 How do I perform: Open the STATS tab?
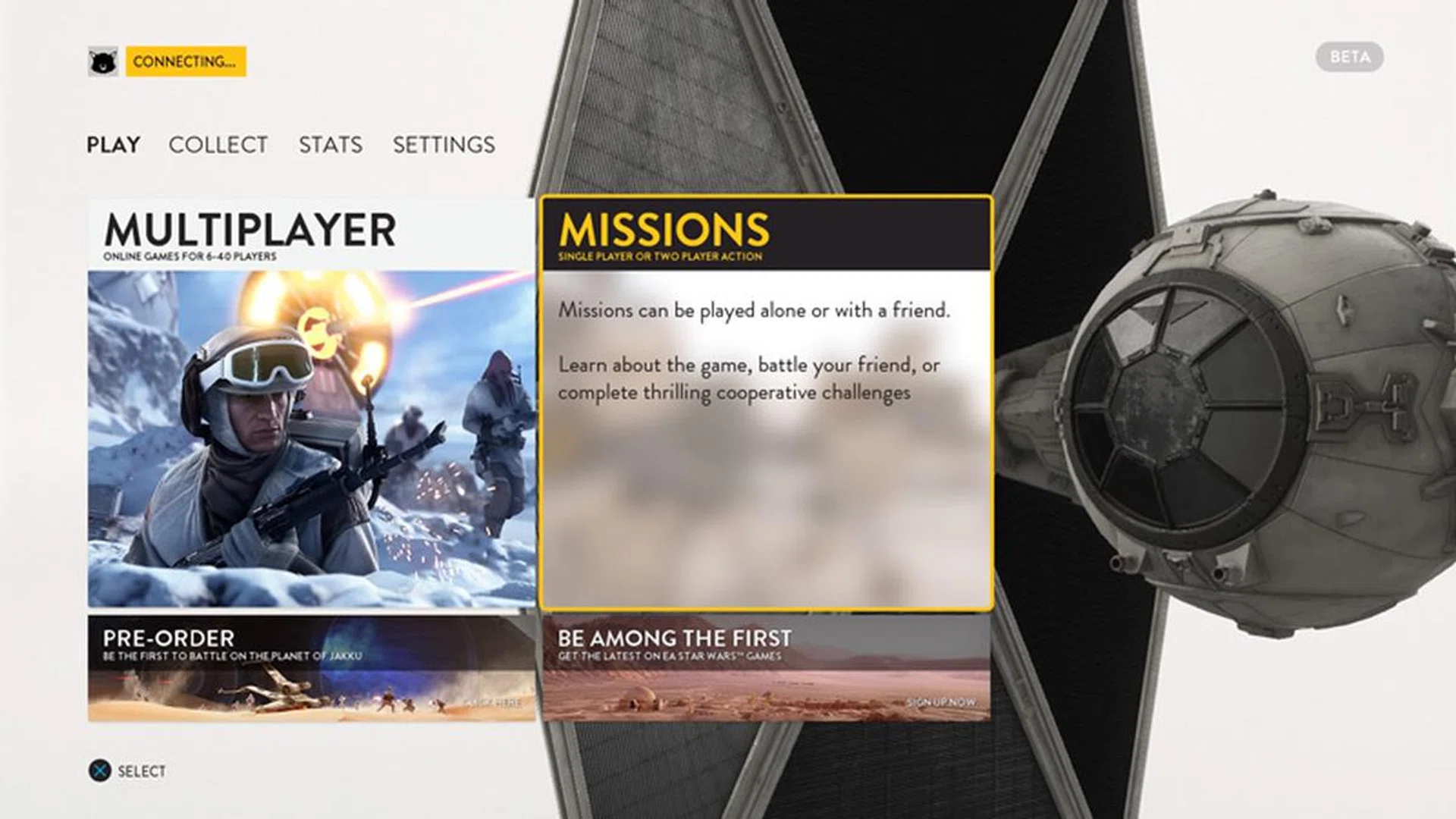coord(329,145)
